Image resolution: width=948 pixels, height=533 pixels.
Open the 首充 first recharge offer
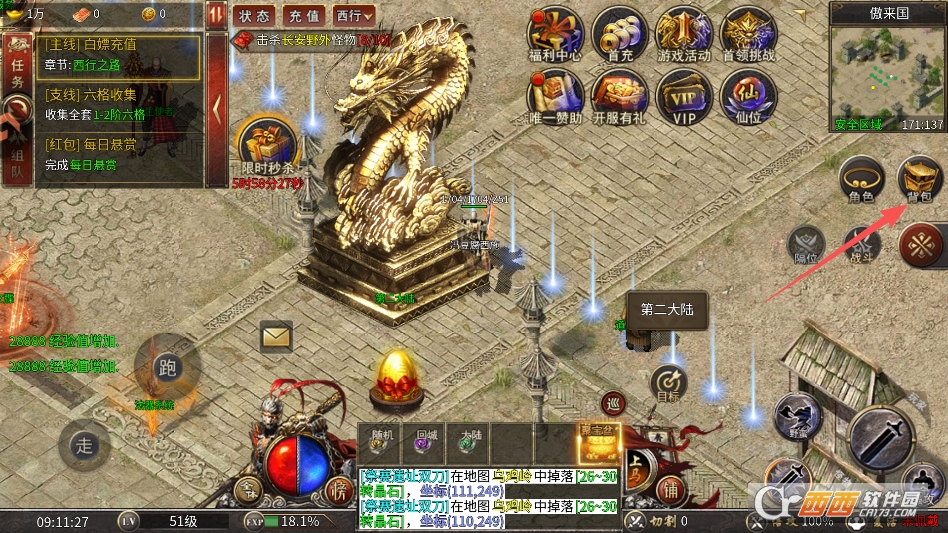point(619,35)
